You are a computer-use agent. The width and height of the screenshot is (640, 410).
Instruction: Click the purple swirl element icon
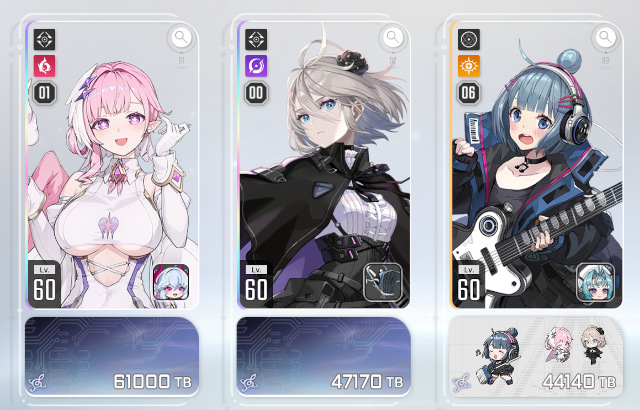[257, 67]
